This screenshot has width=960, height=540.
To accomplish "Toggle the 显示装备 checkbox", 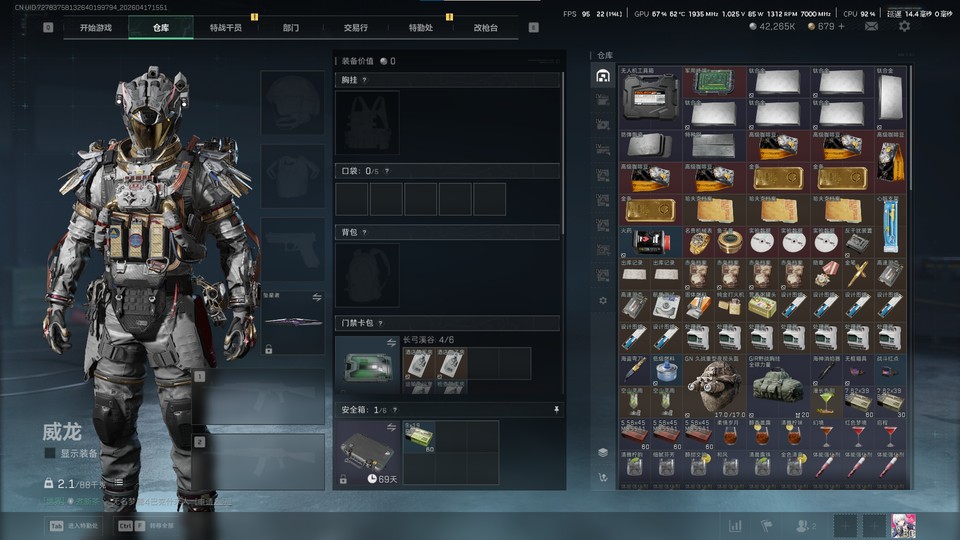I will [50, 453].
